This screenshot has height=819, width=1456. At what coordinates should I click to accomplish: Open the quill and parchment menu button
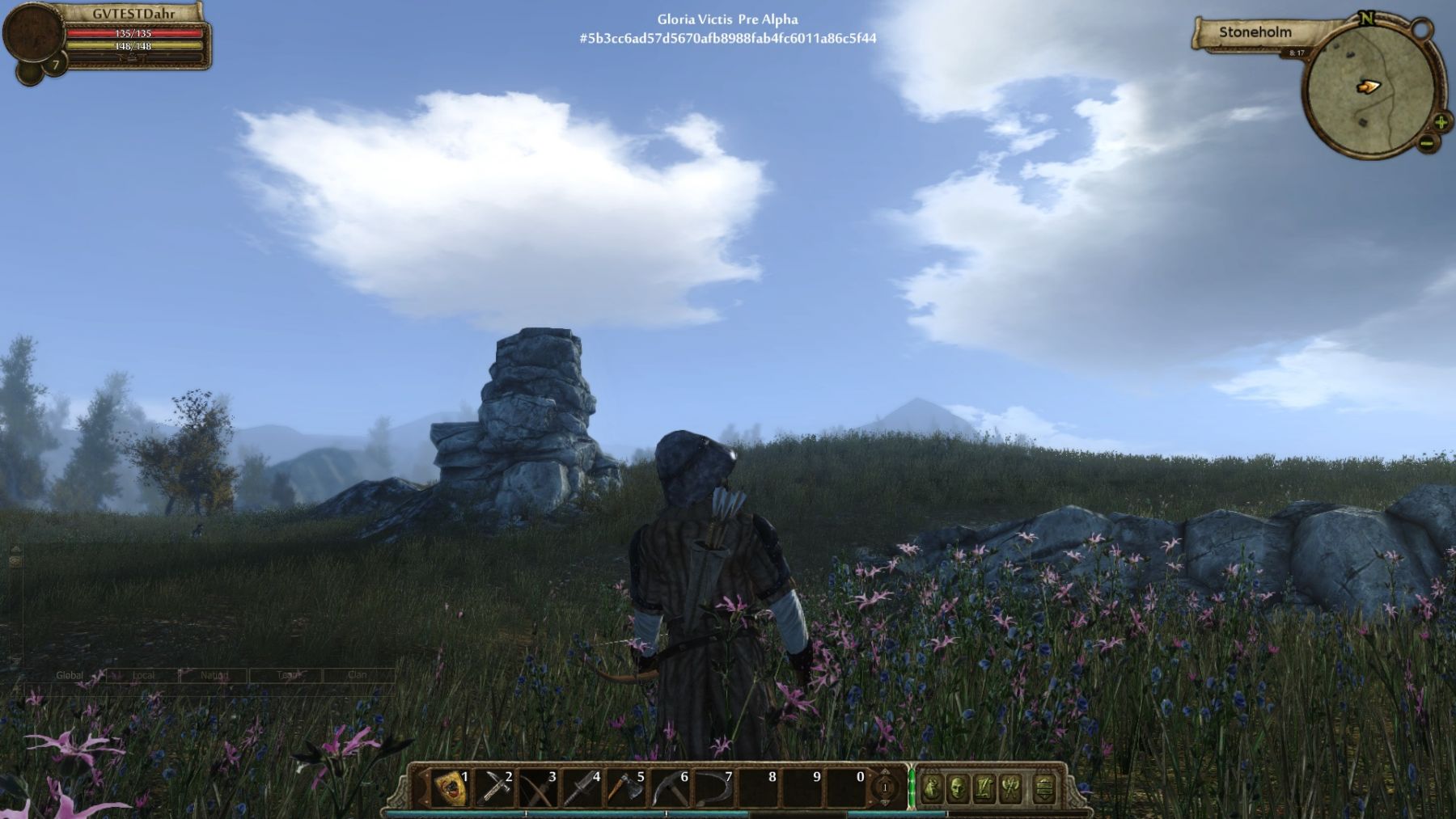[984, 787]
